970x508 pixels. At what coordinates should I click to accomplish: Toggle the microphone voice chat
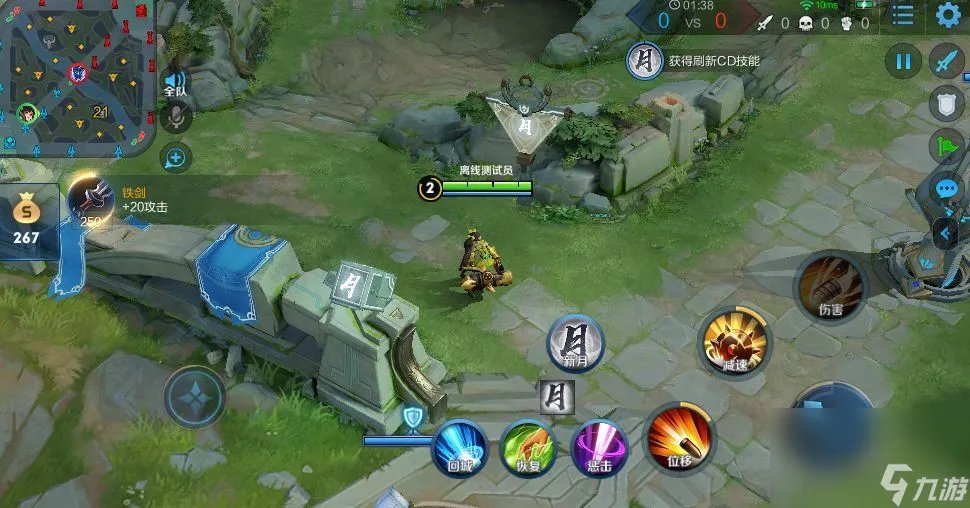[175, 119]
